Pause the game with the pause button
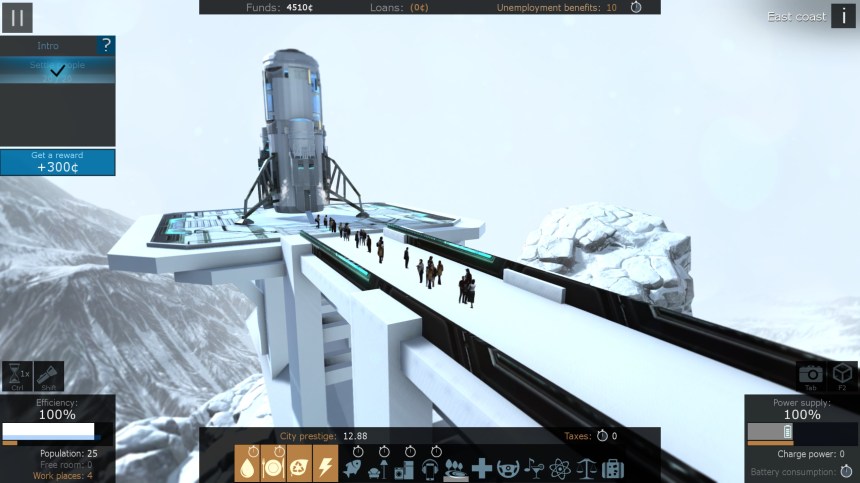The height and width of the screenshot is (483, 860). (17, 17)
